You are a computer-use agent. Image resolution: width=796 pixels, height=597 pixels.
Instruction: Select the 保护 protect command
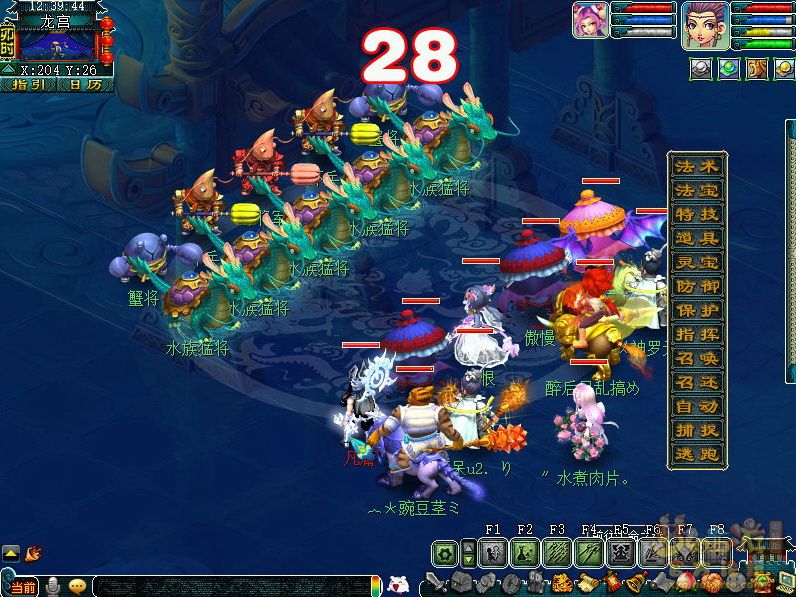pyautogui.click(x=696, y=311)
